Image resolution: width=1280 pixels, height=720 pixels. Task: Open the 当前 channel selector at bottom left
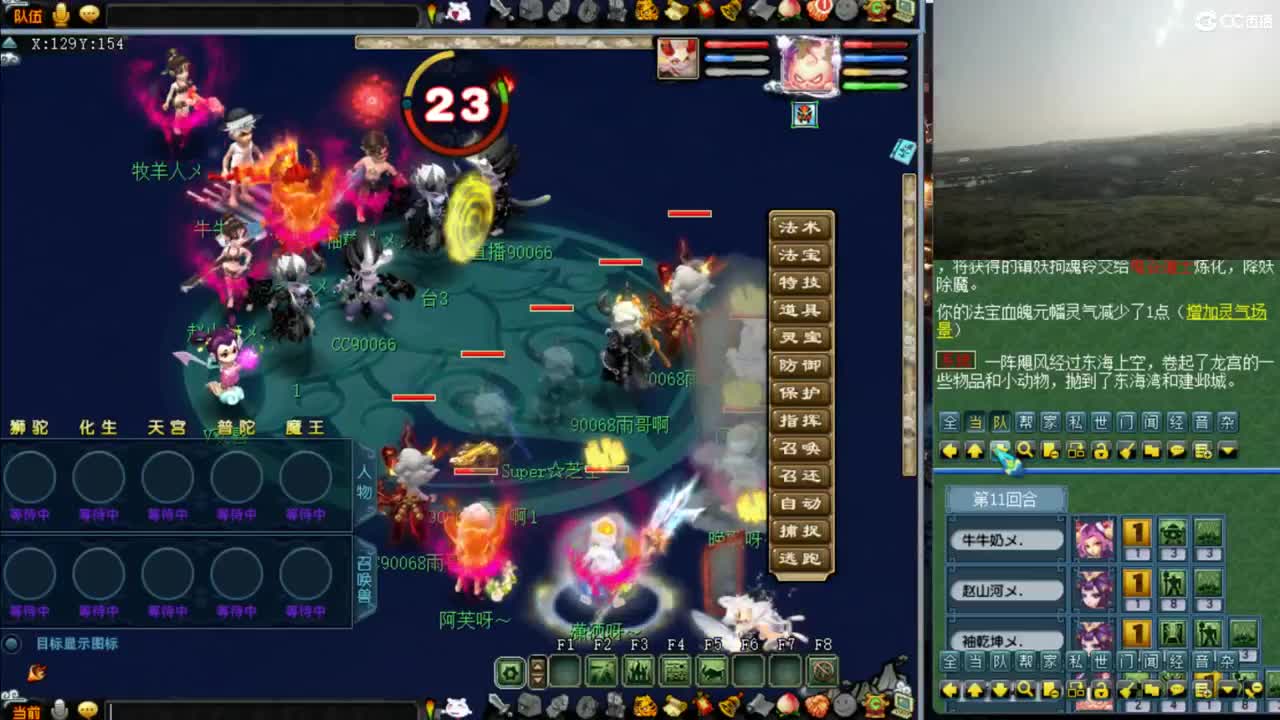coord(27,710)
